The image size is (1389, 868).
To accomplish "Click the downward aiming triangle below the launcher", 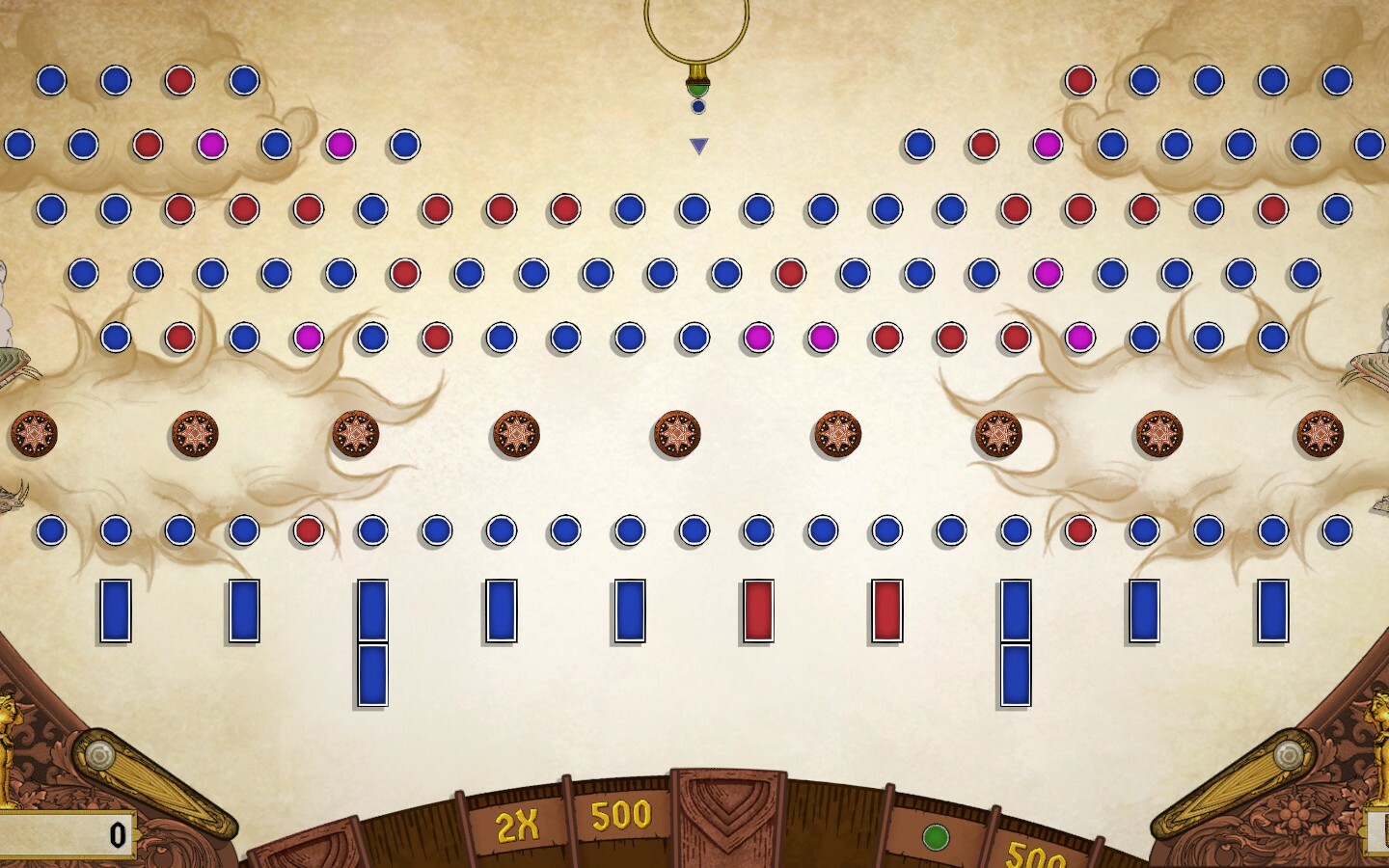I will click(696, 145).
